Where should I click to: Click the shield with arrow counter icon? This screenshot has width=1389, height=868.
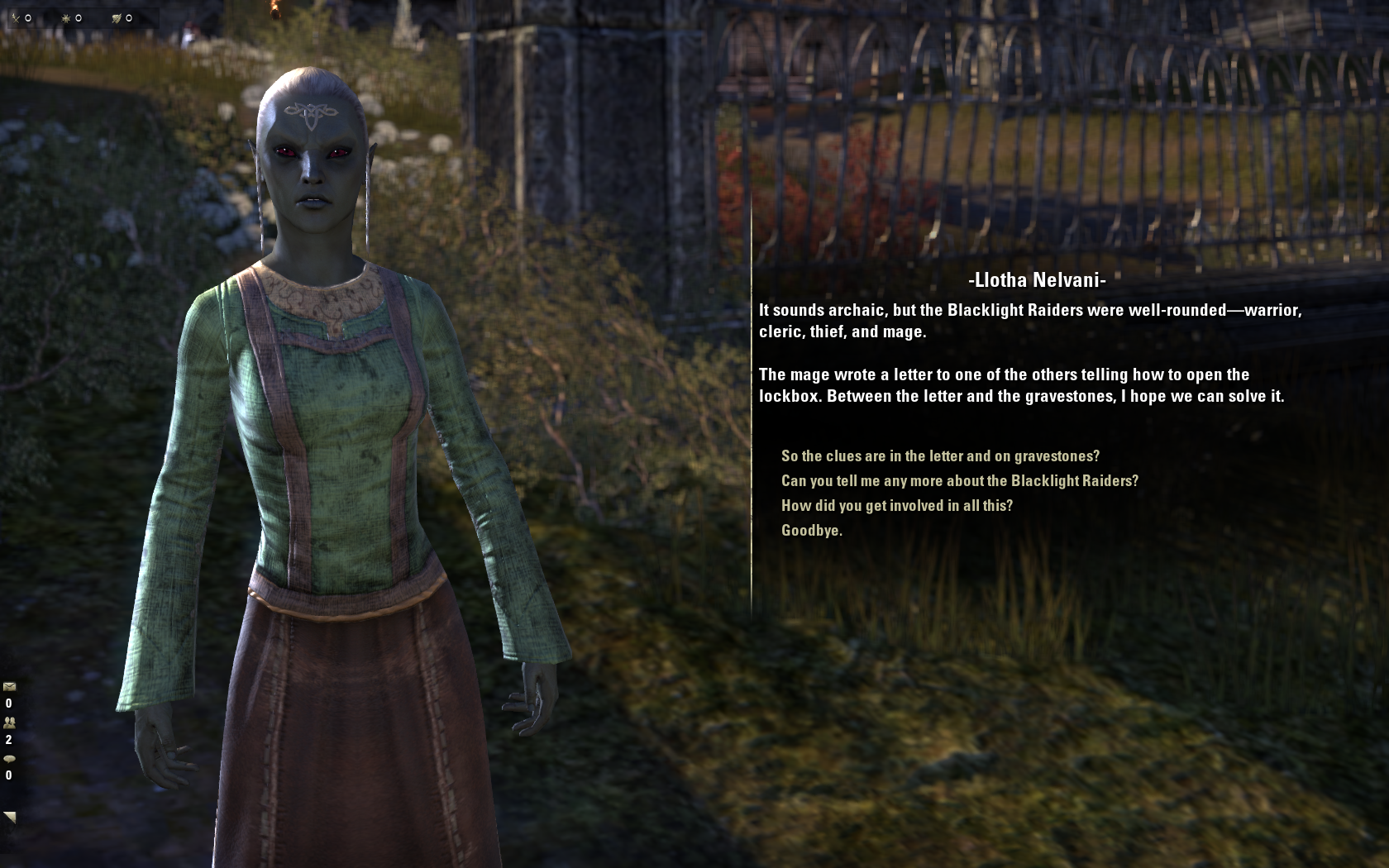(x=117, y=17)
